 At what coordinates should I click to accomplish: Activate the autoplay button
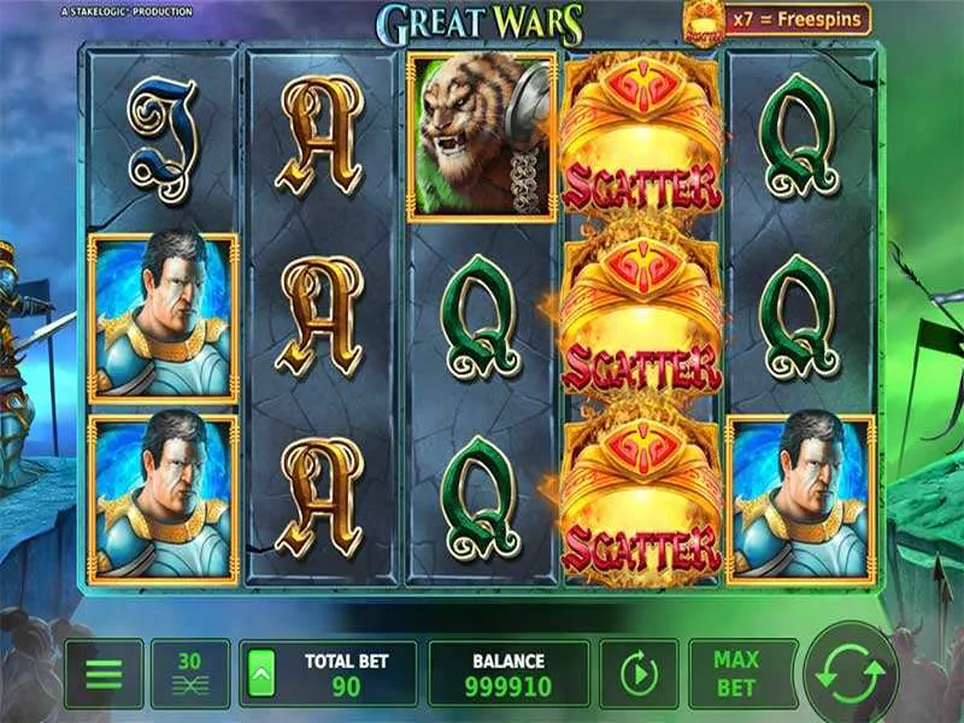click(638, 675)
